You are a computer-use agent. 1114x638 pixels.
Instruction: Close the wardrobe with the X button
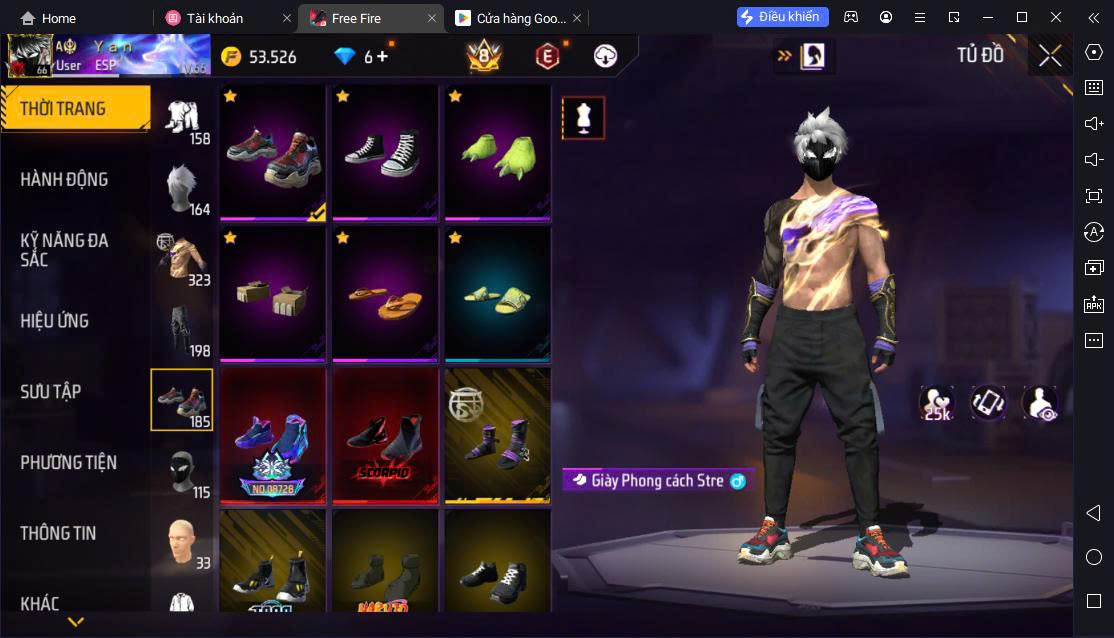[1050, 56]
